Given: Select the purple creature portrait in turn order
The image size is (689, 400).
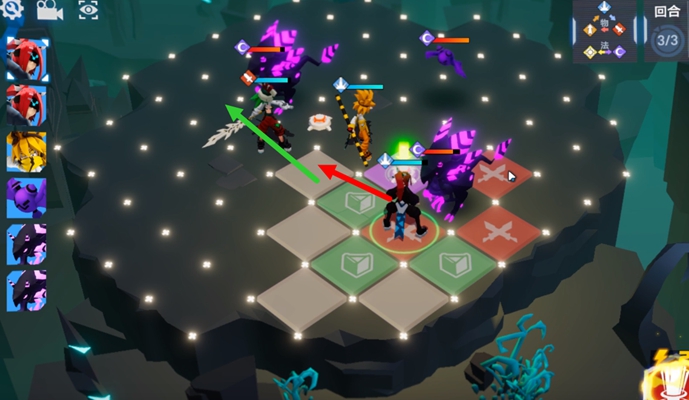Looking at the screenshot, I should tap(26, 197).
